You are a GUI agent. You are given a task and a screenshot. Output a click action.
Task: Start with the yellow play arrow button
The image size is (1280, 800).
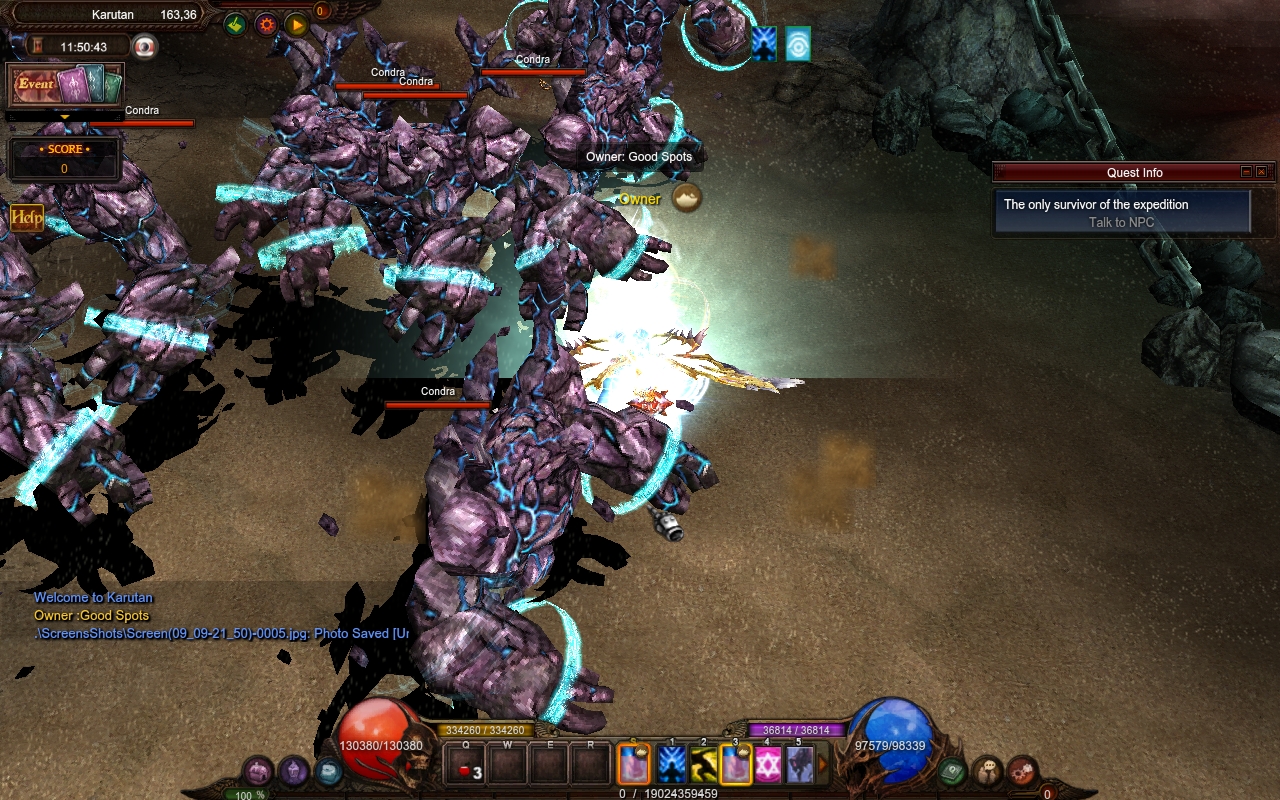(296, 25)
